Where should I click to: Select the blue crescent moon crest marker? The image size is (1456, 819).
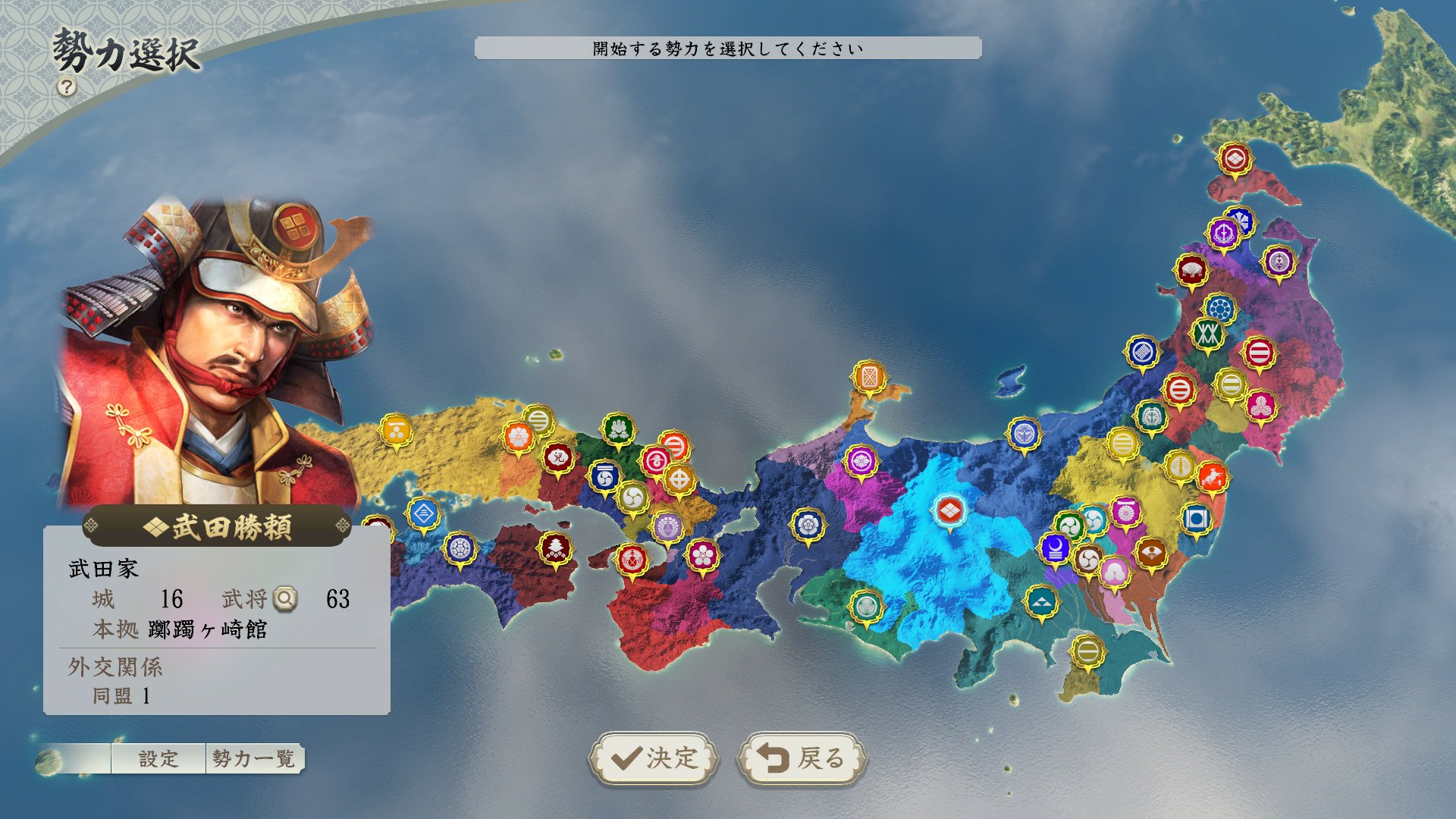(x=1055, y=549)
